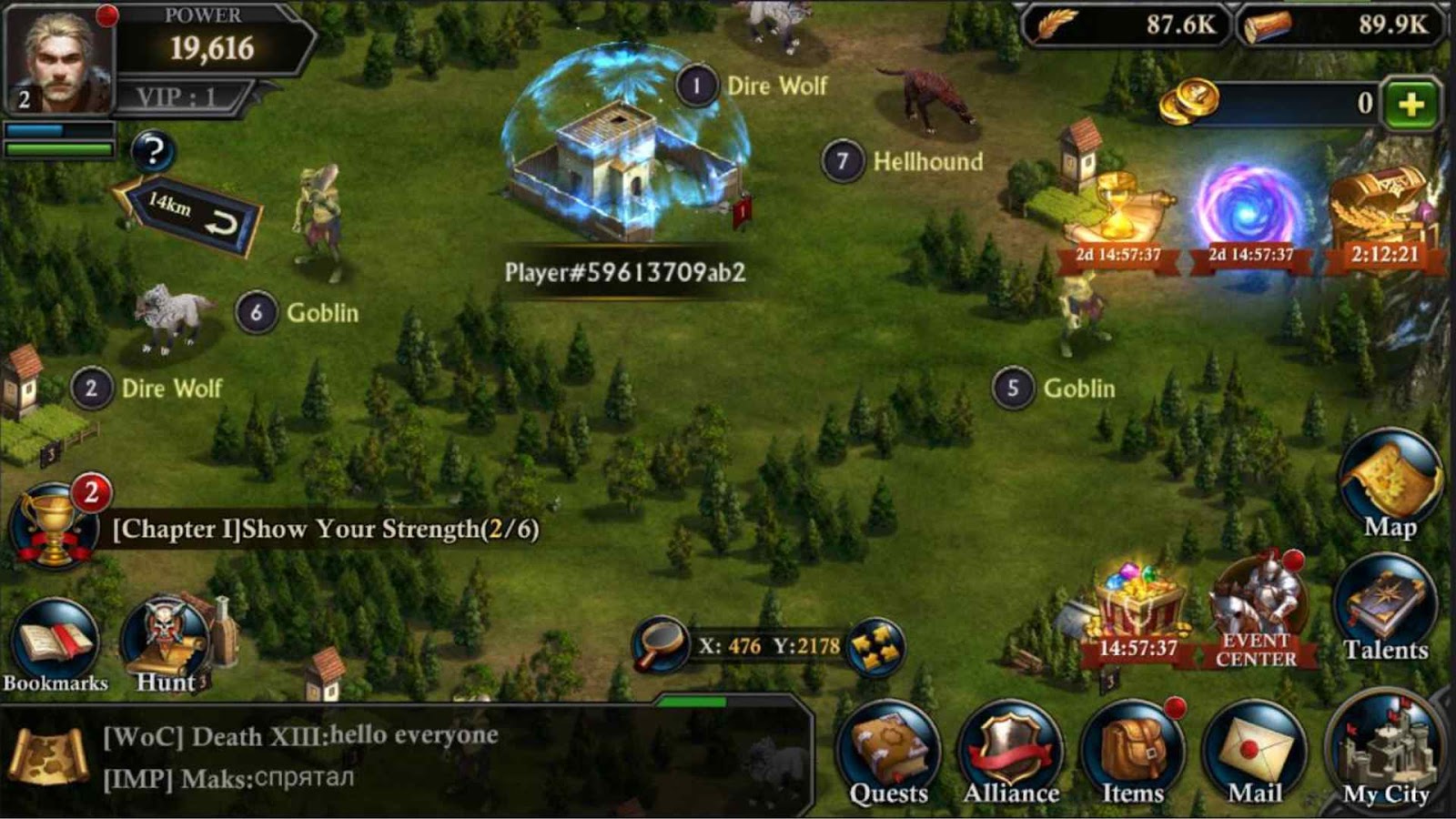Open the question mark help icon
The image size is (1456, 819).
click(153, 151)
